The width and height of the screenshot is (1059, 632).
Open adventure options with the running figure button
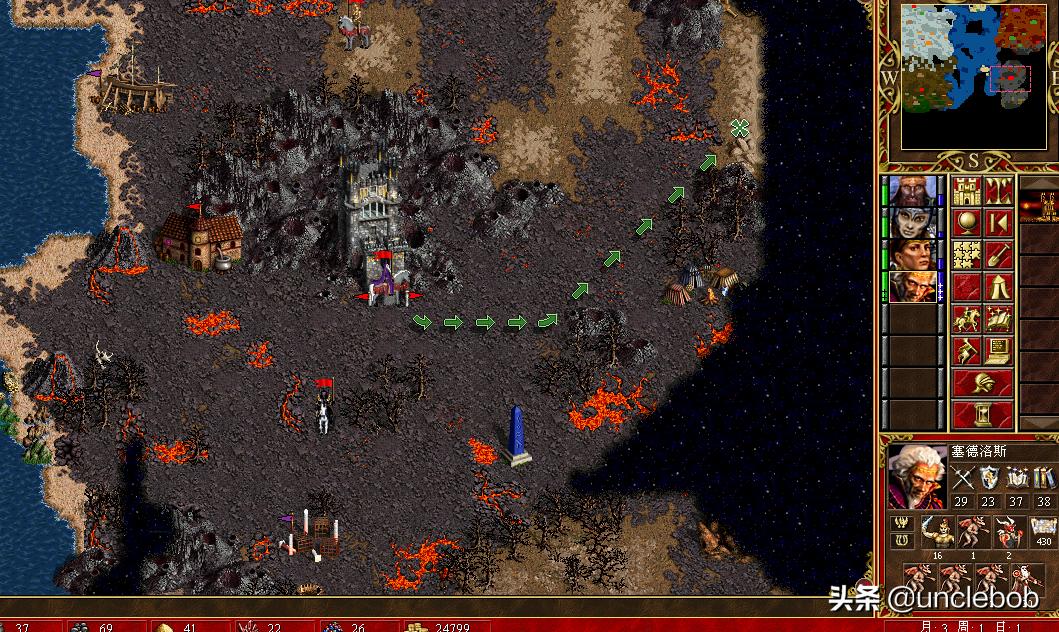(x=966, y=351)
